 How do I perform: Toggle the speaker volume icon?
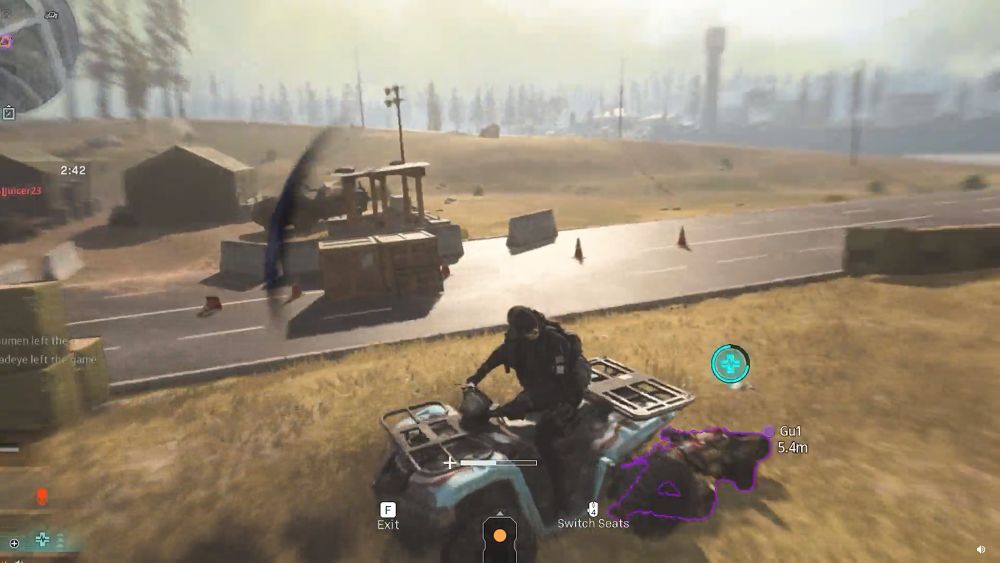(981, 549)
